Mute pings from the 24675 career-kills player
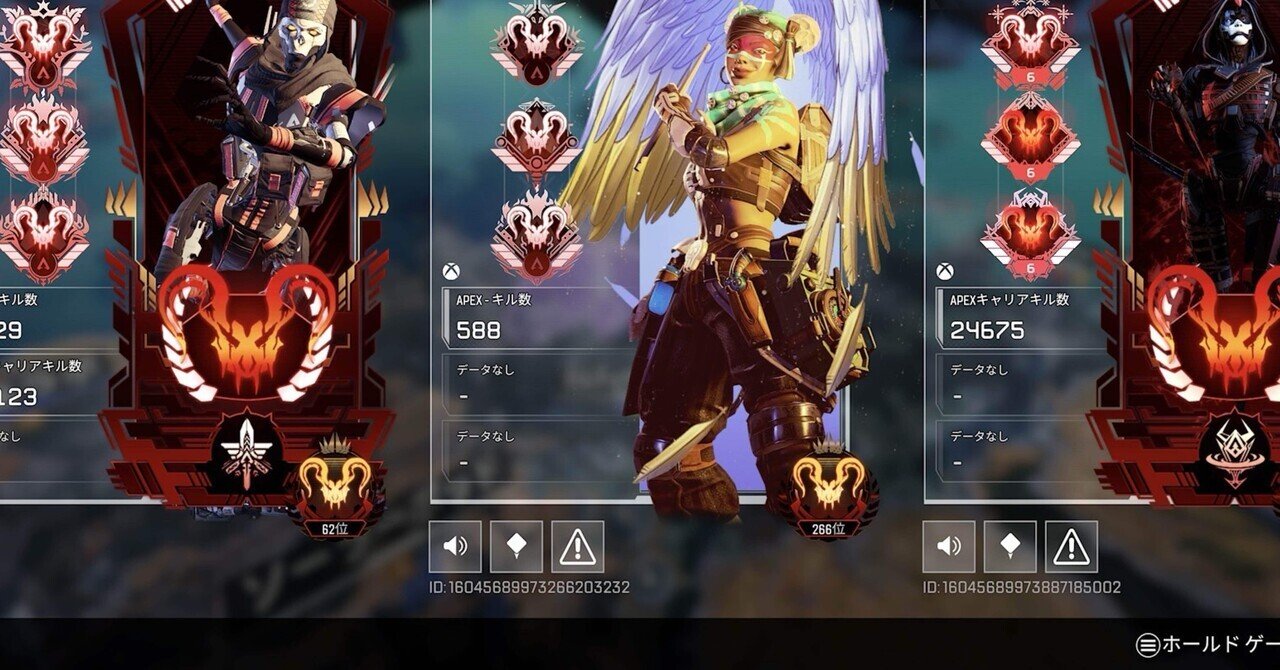 [x=1010, y=547]
